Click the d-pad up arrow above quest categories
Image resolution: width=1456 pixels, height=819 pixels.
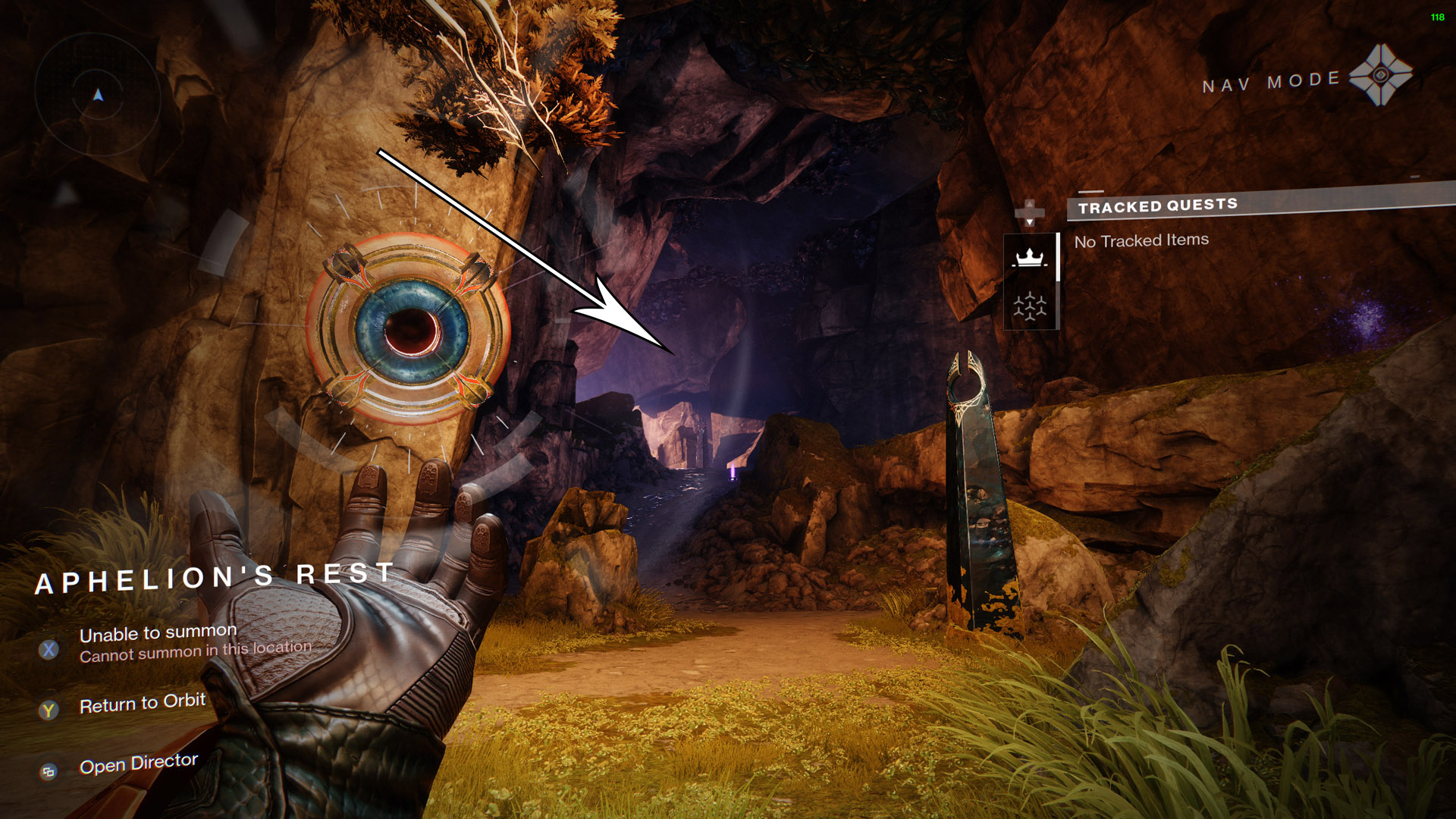click(1029, 203)
